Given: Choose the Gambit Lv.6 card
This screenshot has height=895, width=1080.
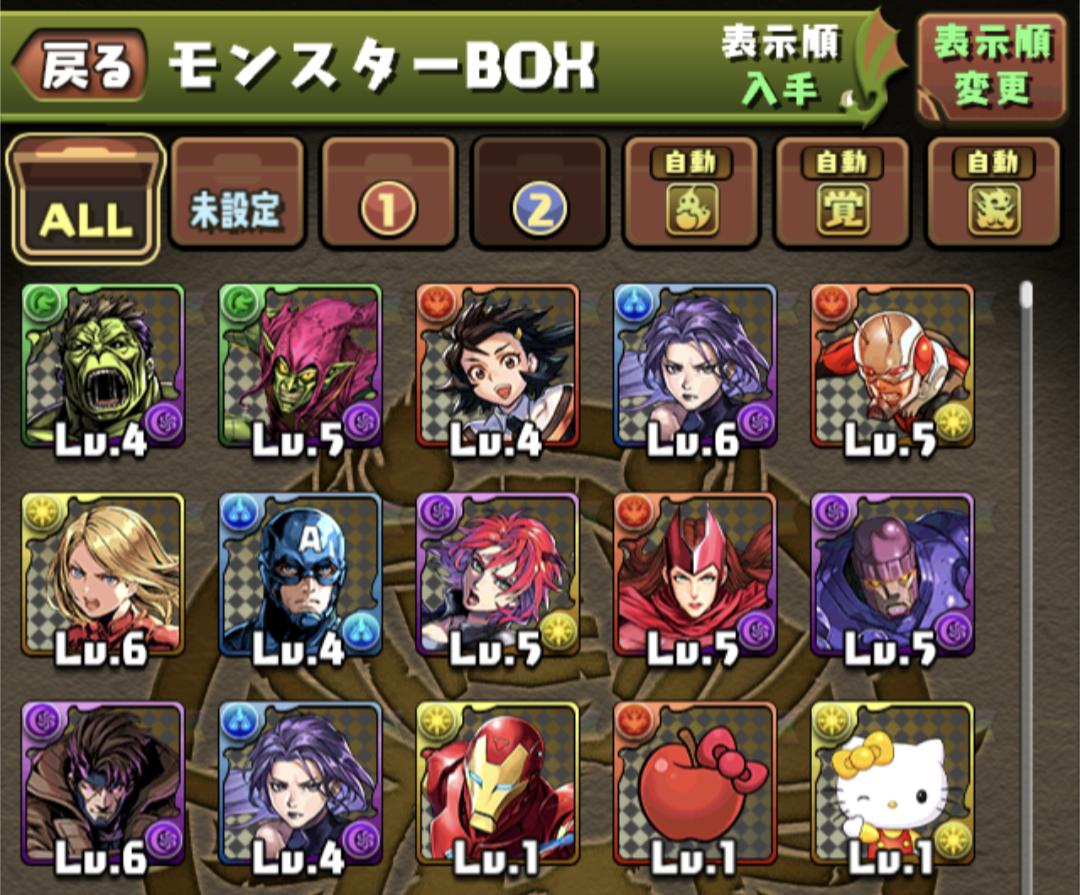Looking at the screenshot, I should coord(103,783).
